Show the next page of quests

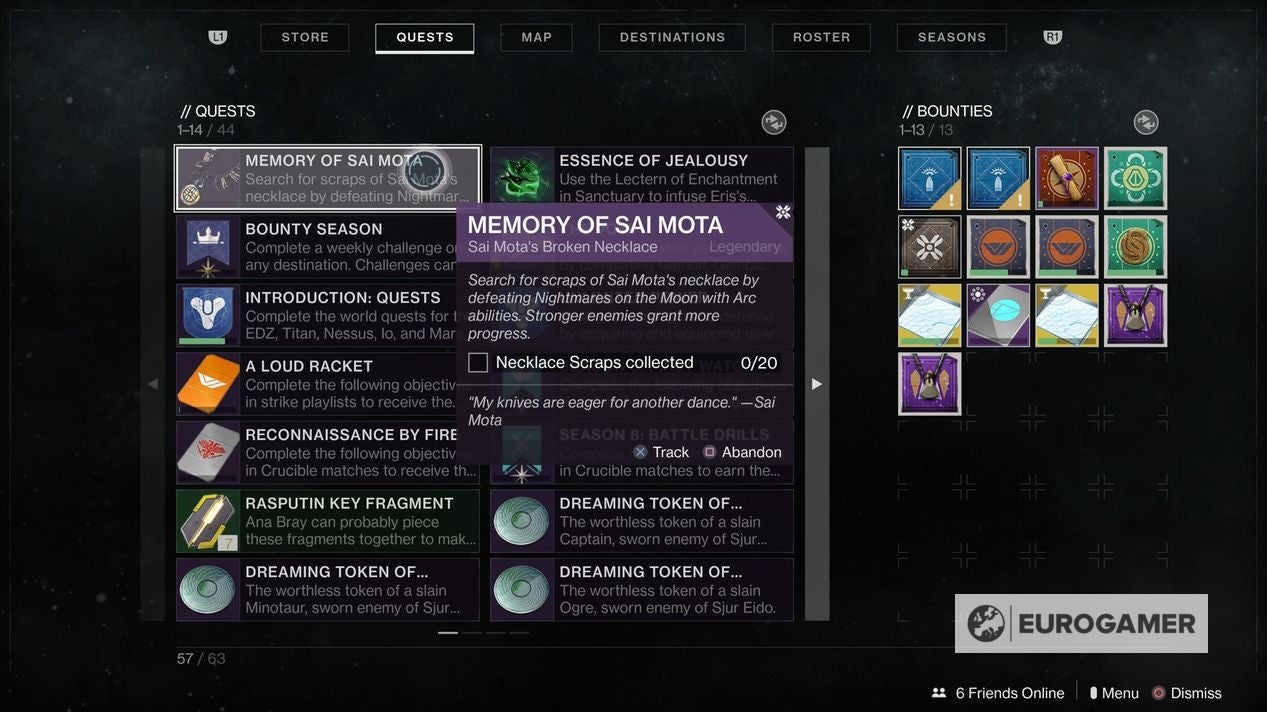click(x=817, y=384)
